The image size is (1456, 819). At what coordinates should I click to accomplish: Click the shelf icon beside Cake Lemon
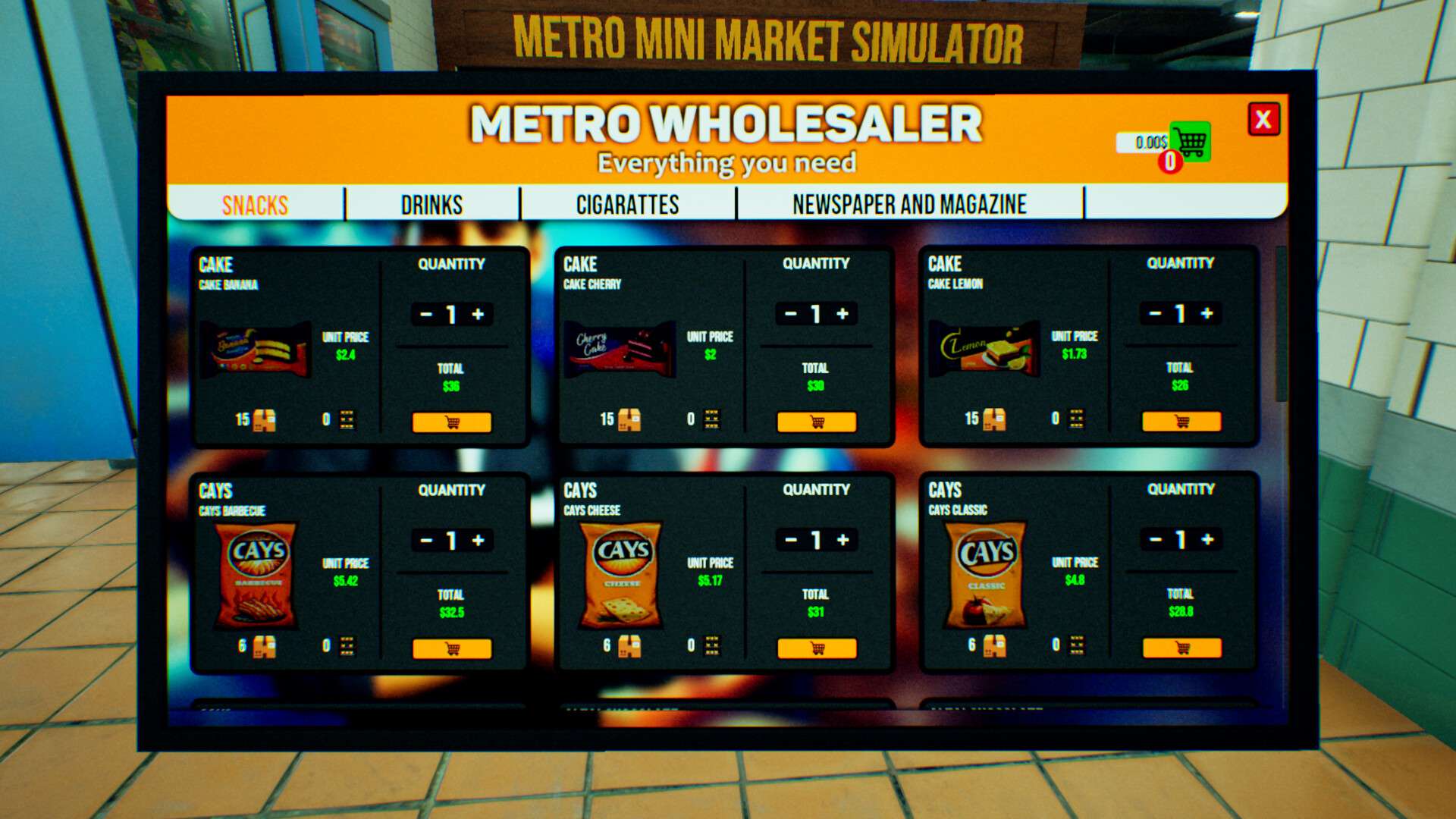click(1075, 418)
